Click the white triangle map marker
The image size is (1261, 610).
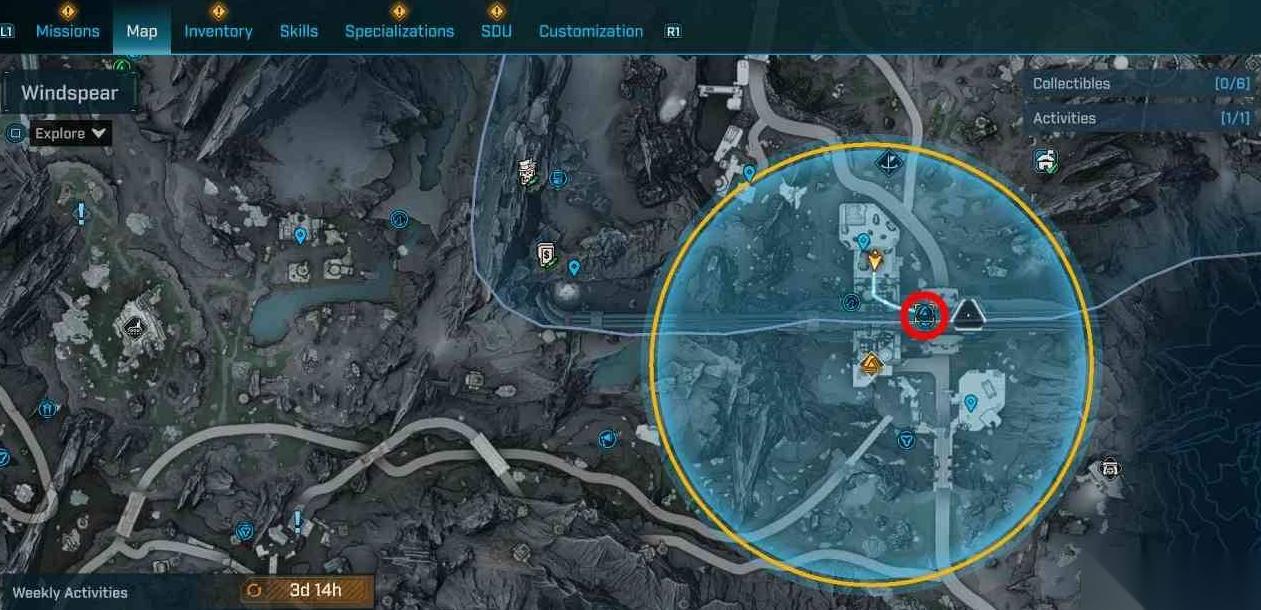click(x=968, y=315)
